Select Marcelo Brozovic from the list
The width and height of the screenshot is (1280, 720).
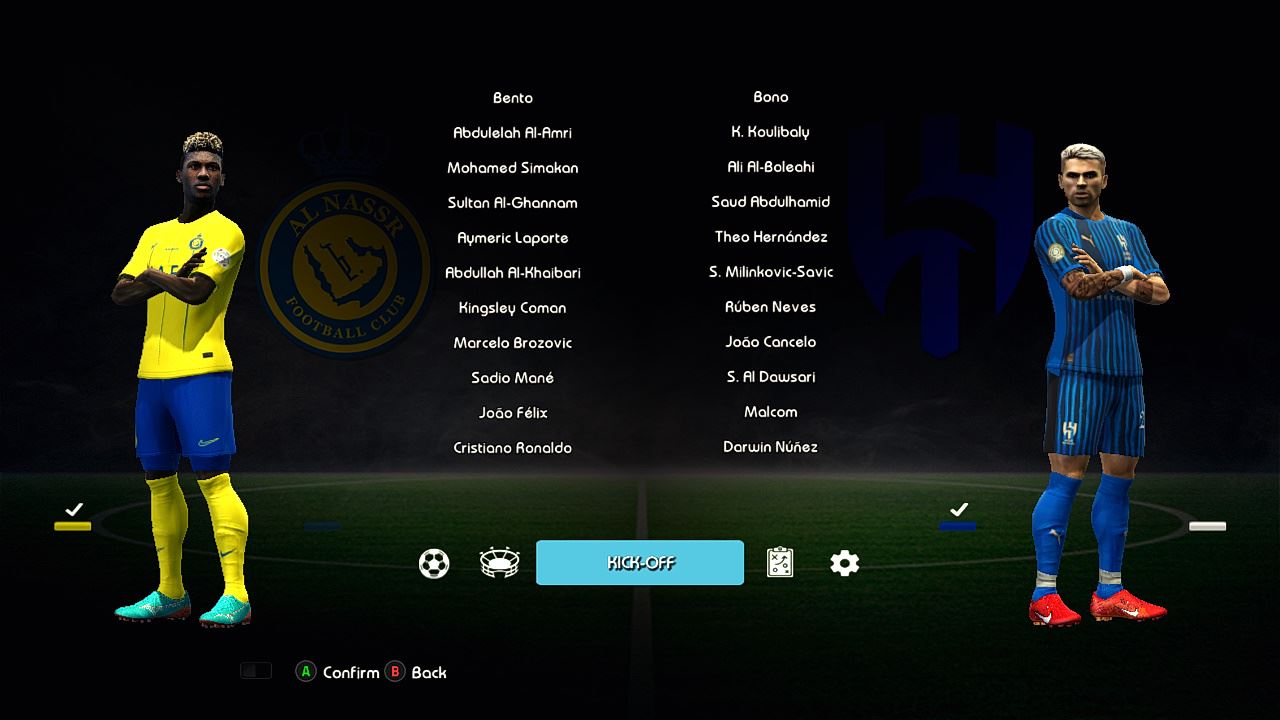pyautogui.click(x=512, y=343)
